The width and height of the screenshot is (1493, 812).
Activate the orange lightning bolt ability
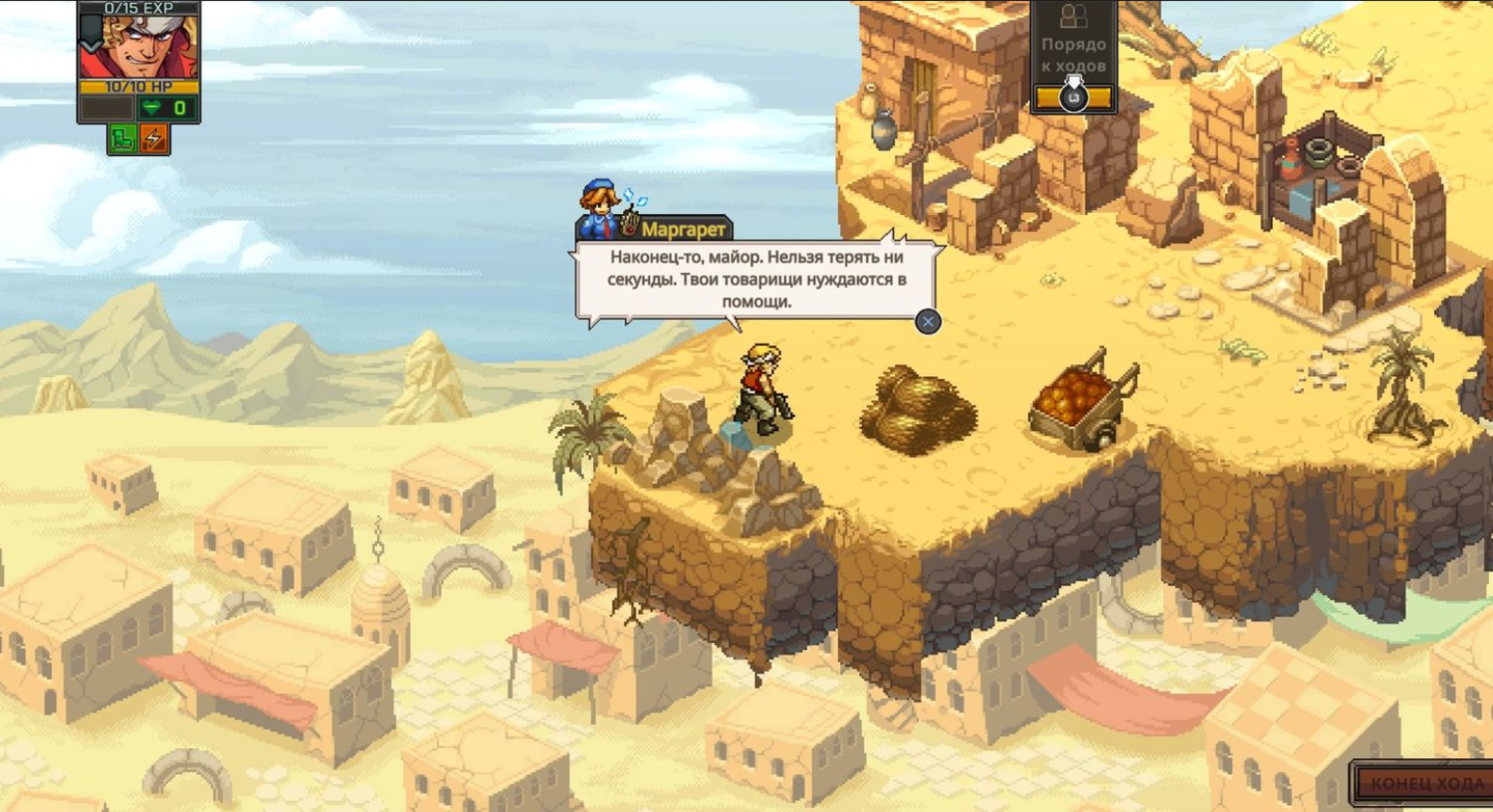click(154, 139)
